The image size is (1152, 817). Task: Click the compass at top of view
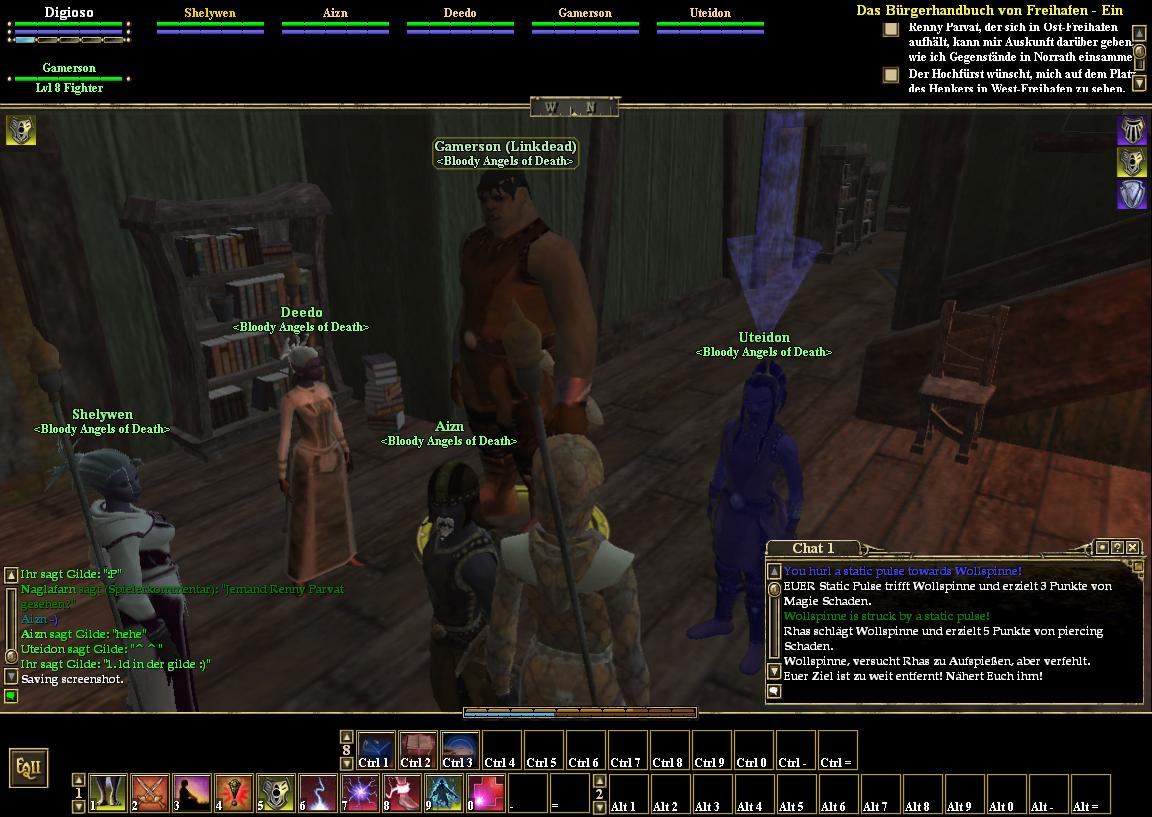(x=575, y=107)
